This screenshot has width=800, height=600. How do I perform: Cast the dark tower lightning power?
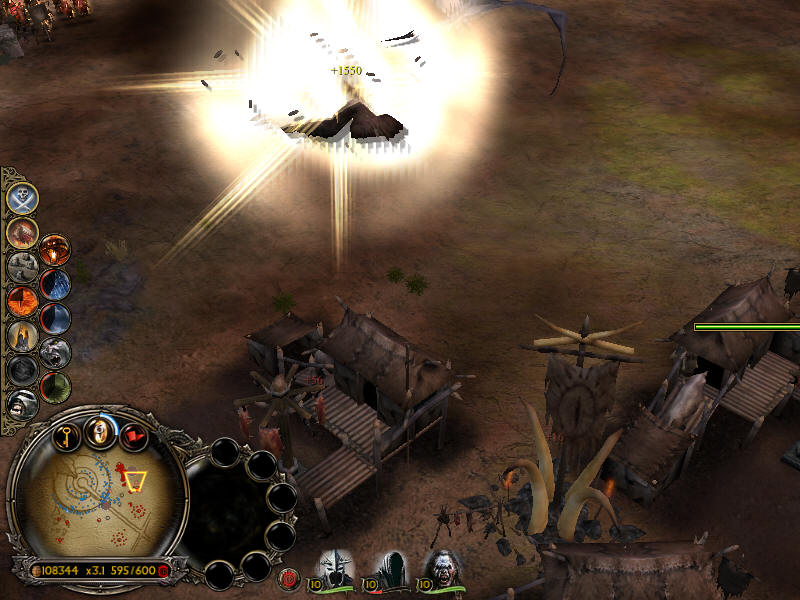coord(55,284)
